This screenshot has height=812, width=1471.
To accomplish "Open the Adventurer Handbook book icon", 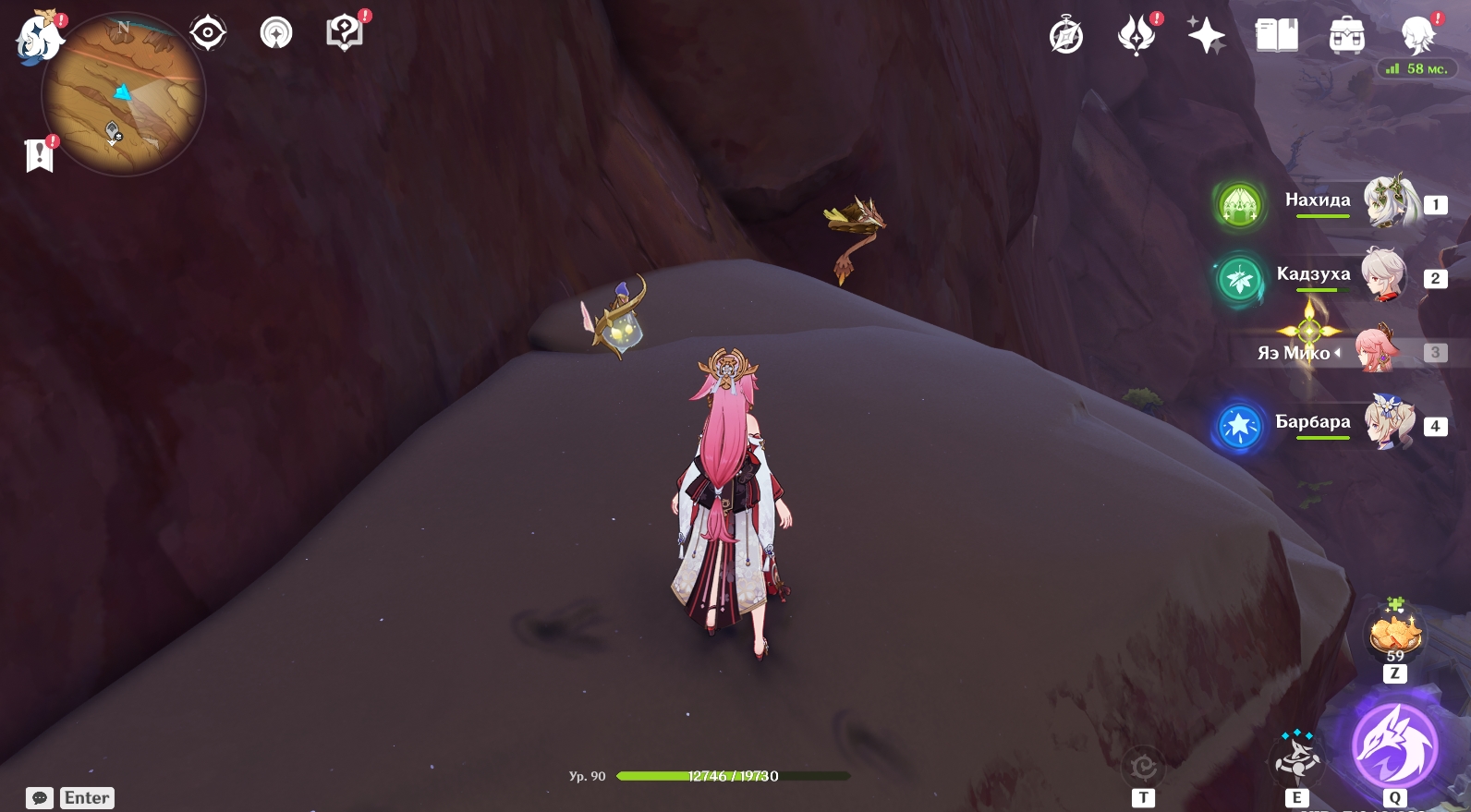I will pos(1276,37).
